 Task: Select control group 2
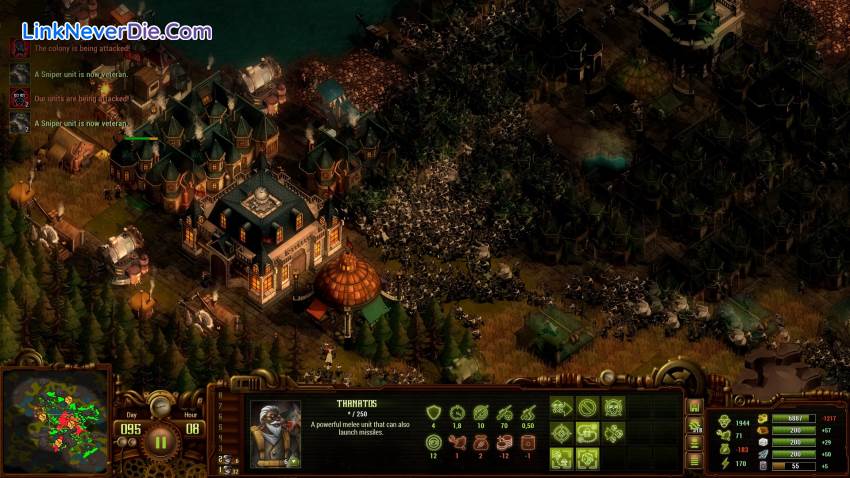(223, 458)
